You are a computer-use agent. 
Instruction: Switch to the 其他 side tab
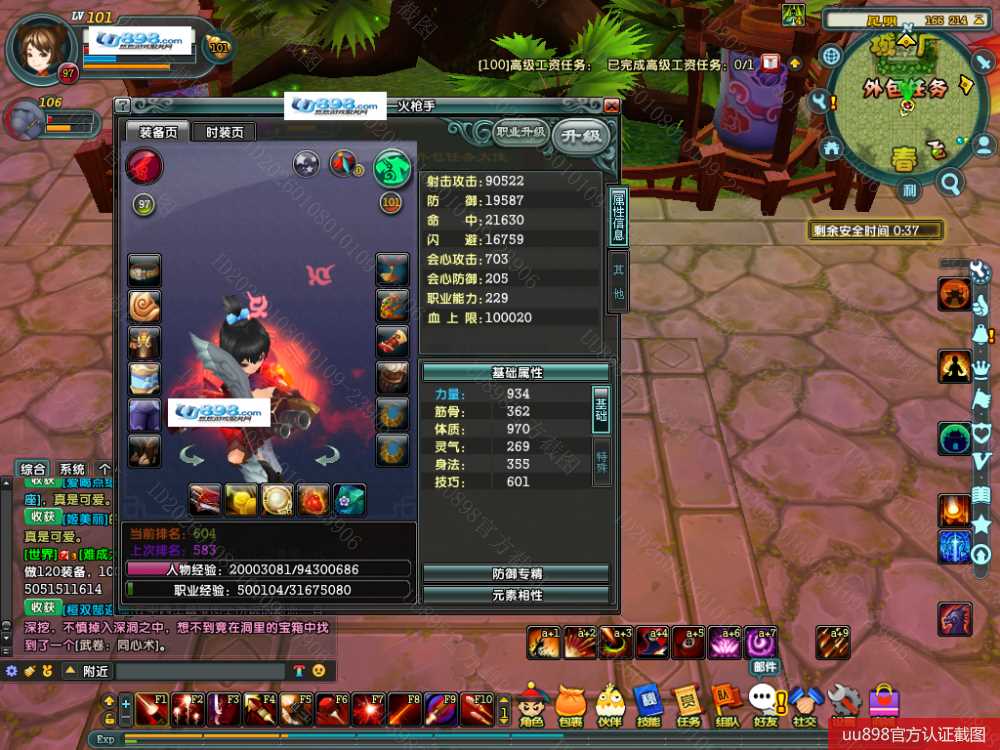tap(618, 284)
